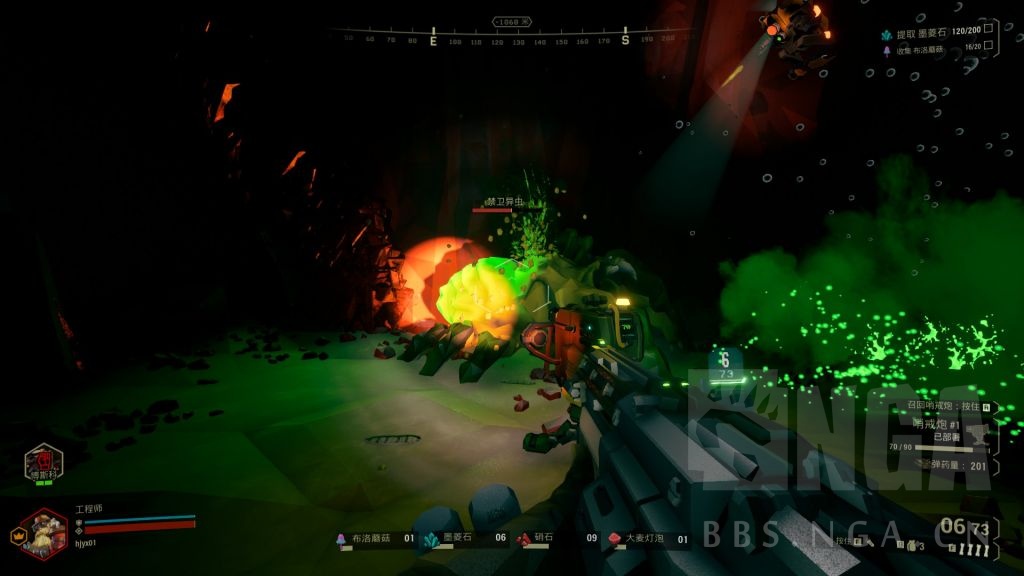
Task: Select the 布洛蘑菇 resource slot
Action: pos(375,539)
